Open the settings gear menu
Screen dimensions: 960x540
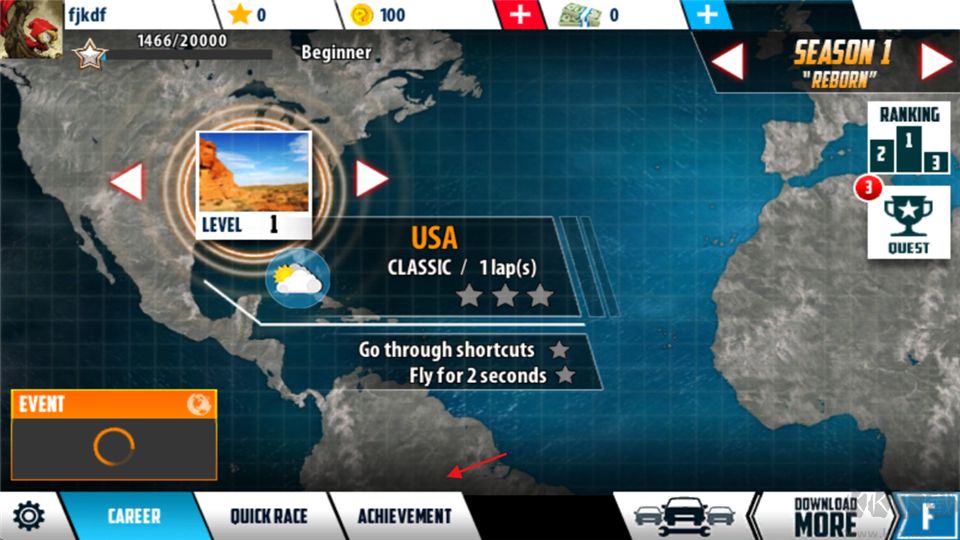coord(28,517)
